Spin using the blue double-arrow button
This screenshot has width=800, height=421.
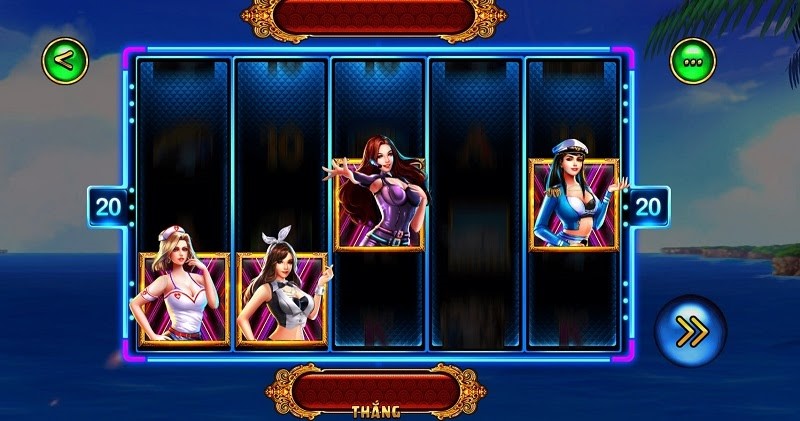pos(690,331)
